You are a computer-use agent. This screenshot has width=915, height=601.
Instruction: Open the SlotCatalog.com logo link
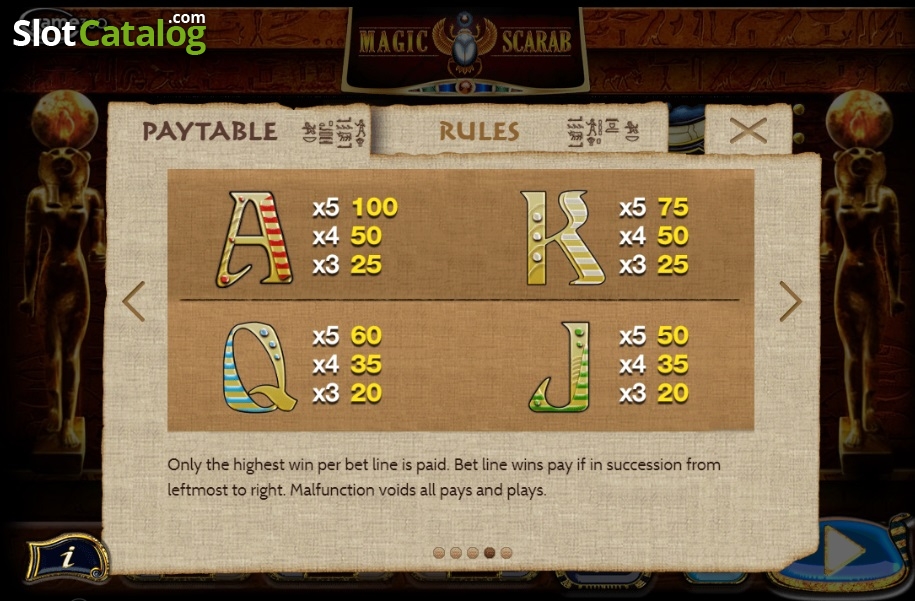point(110,32)
